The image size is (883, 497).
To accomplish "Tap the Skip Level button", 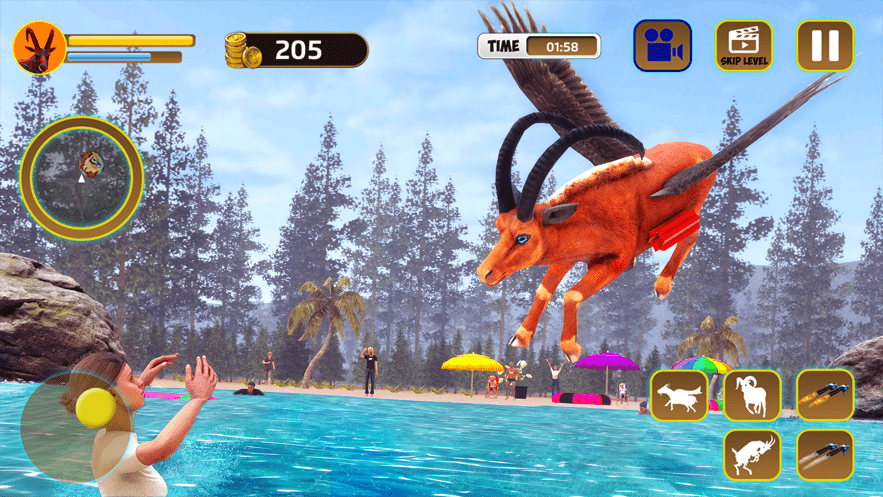I will coord(743,46).
